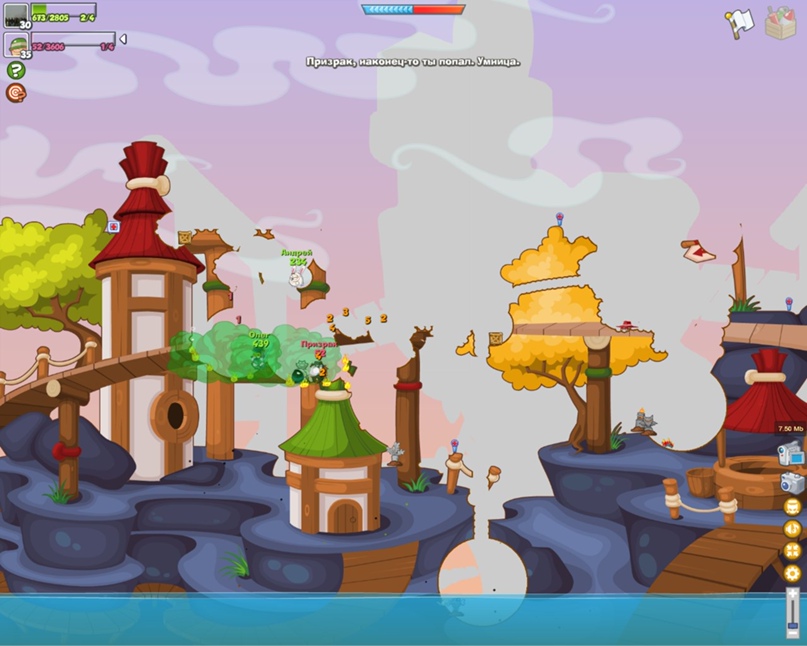
Task: Click the white surrender flag icon
Action: [738, 22]
